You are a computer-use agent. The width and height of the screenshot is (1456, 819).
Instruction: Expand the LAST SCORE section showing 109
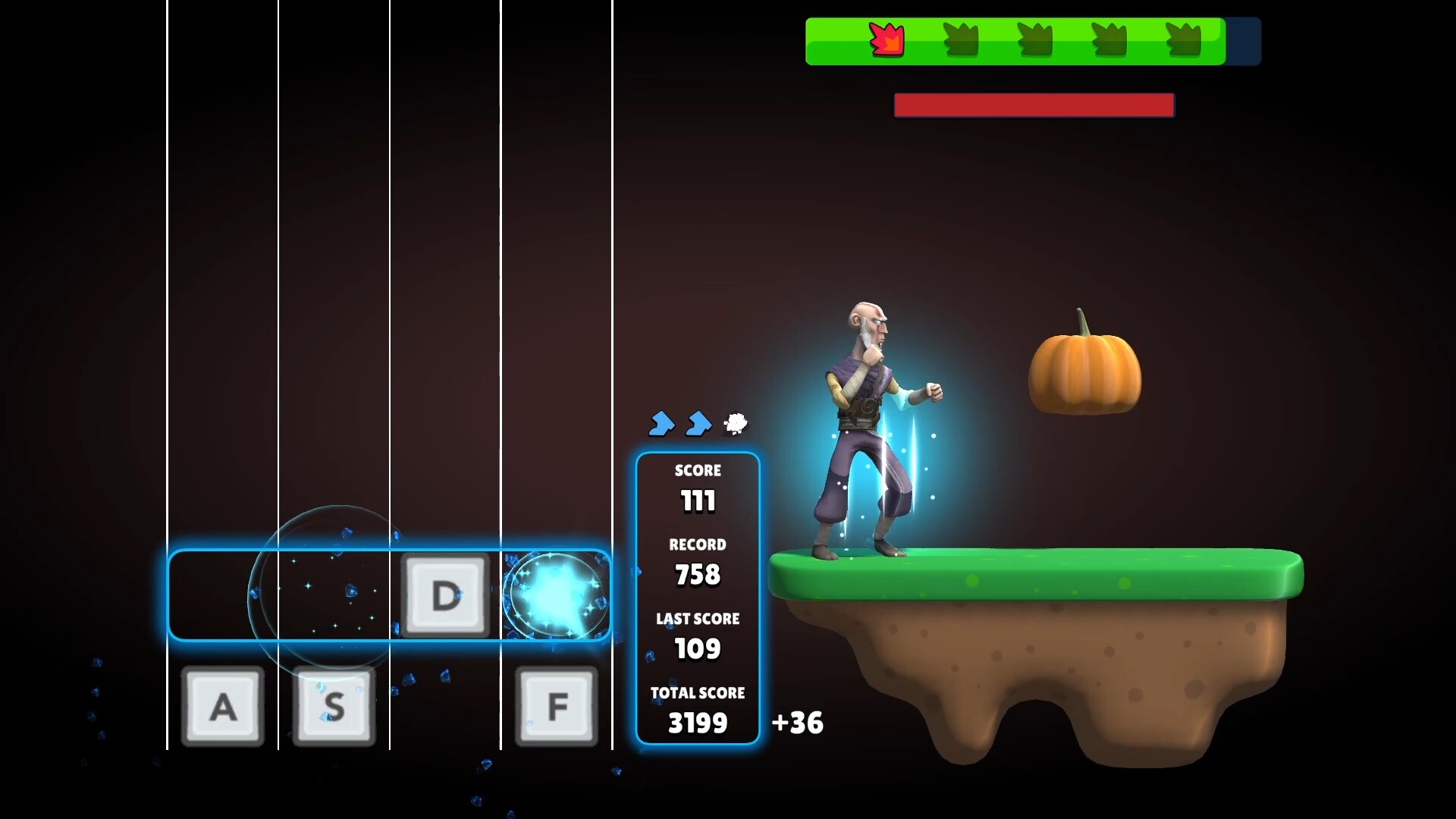[698, 635]
